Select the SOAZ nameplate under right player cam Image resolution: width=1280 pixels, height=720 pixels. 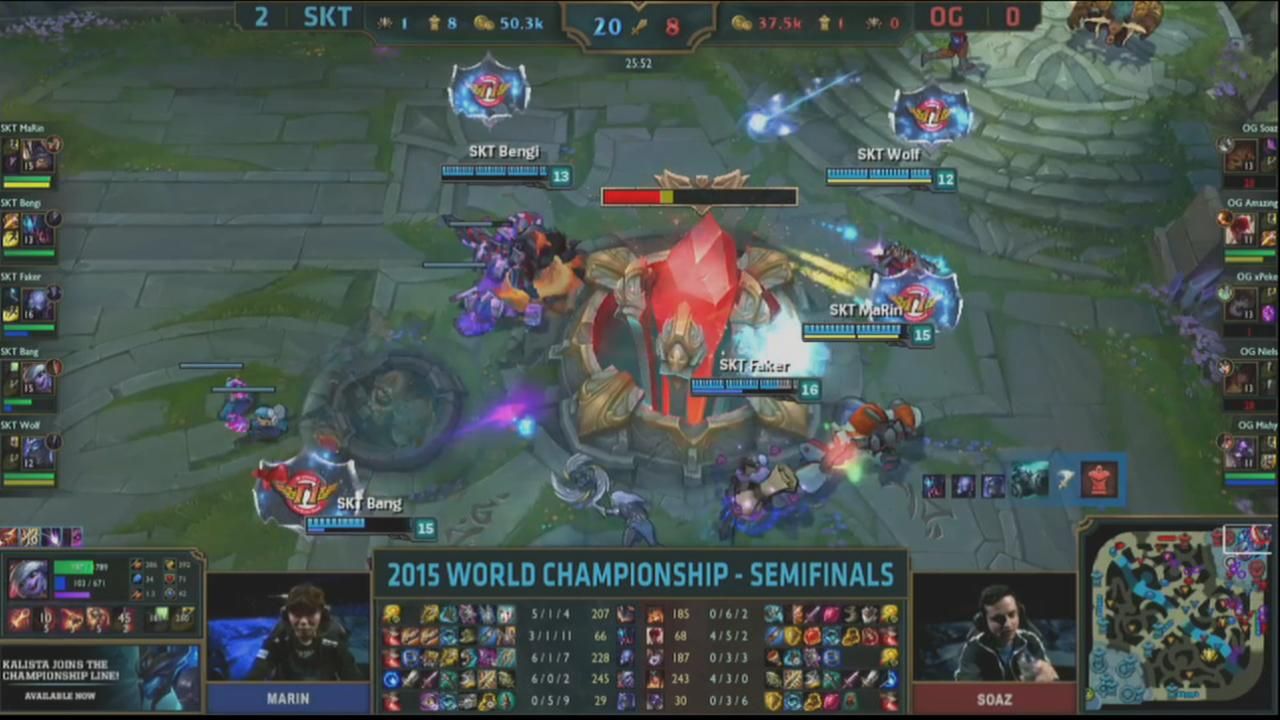pos(994,698)
